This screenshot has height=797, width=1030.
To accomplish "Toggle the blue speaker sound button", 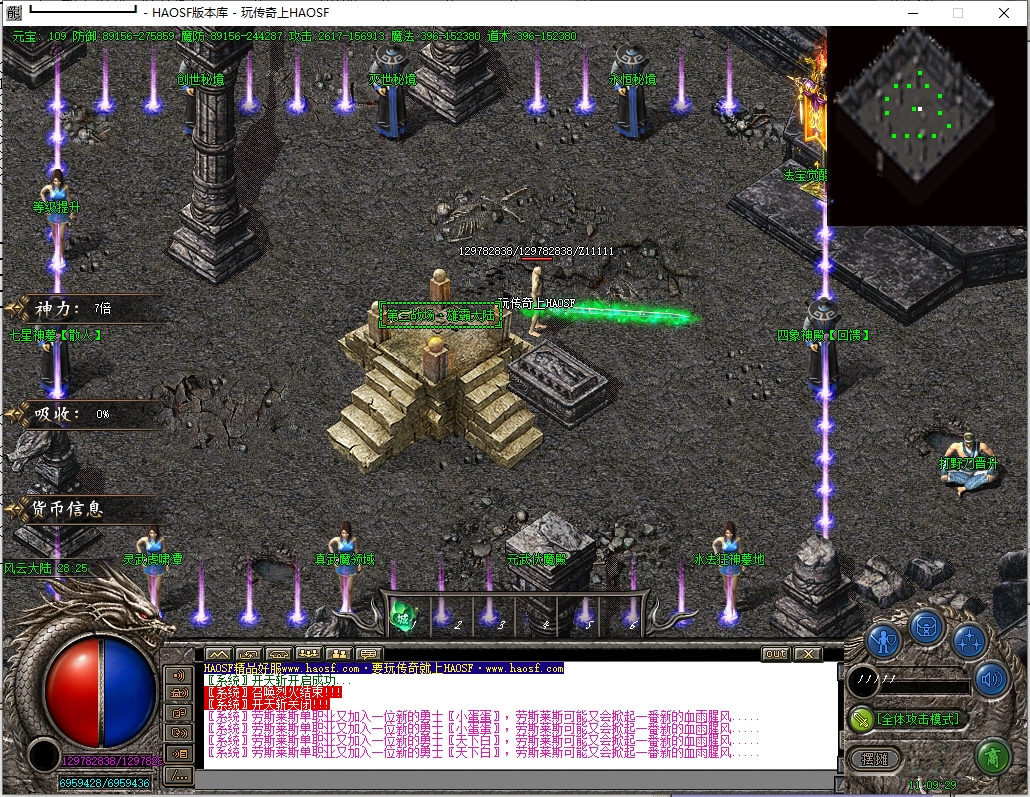I will pyautogui.click(x=992, y=680).
